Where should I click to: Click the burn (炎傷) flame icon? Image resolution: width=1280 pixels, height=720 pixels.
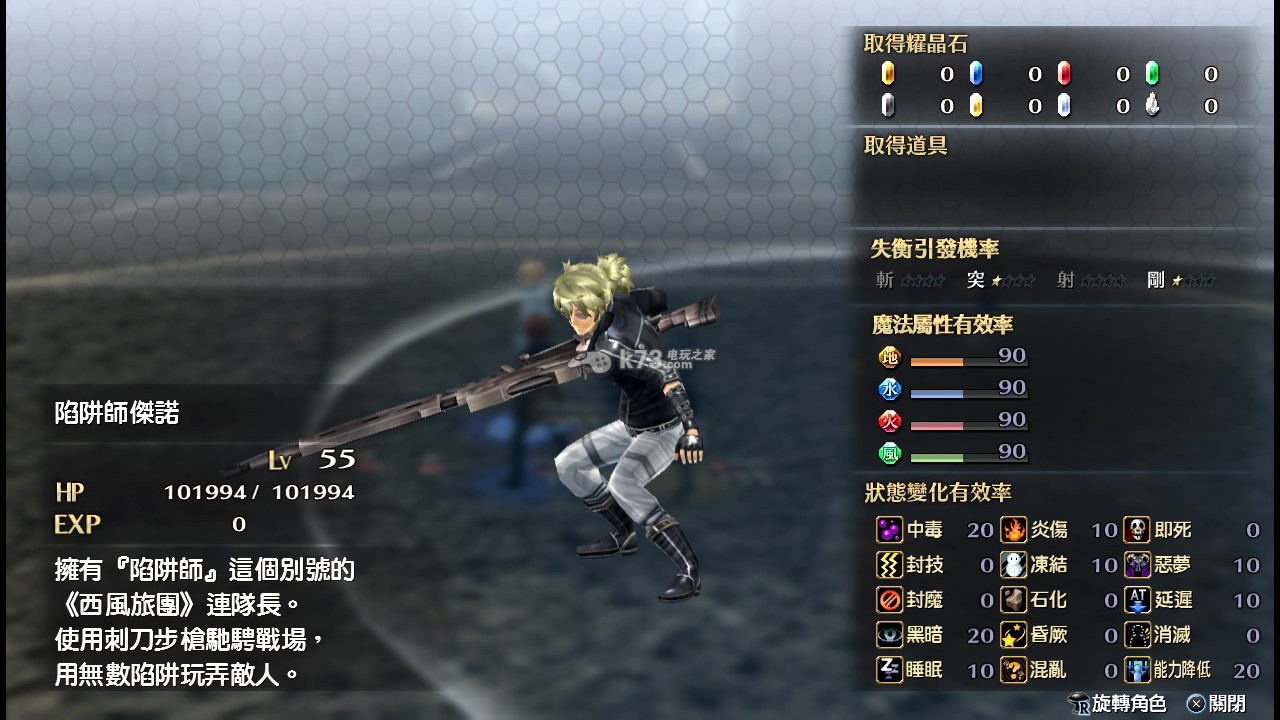[x=1014, y=530]
